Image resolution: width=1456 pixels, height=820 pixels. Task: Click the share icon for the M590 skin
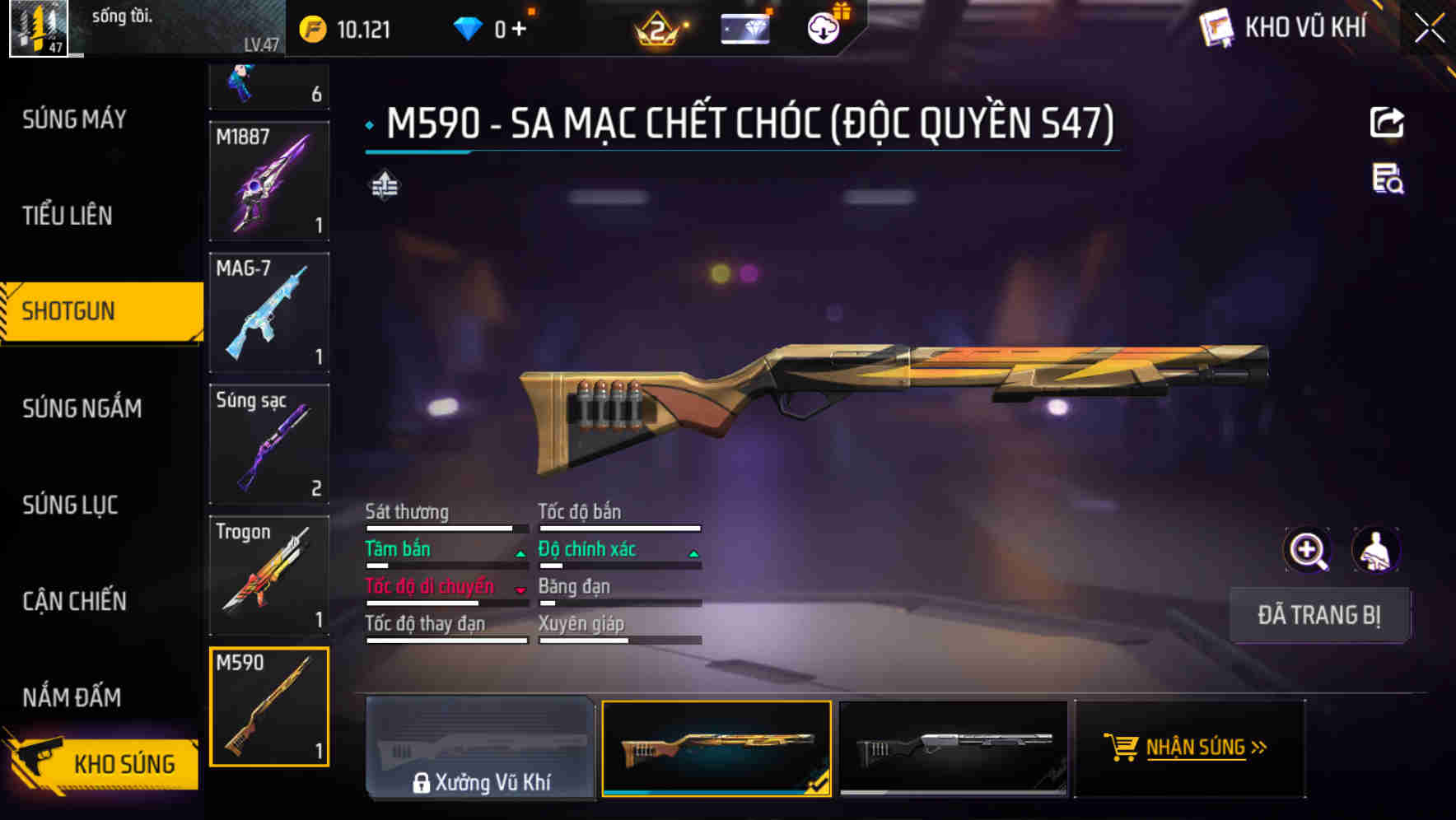point(1388,122)
